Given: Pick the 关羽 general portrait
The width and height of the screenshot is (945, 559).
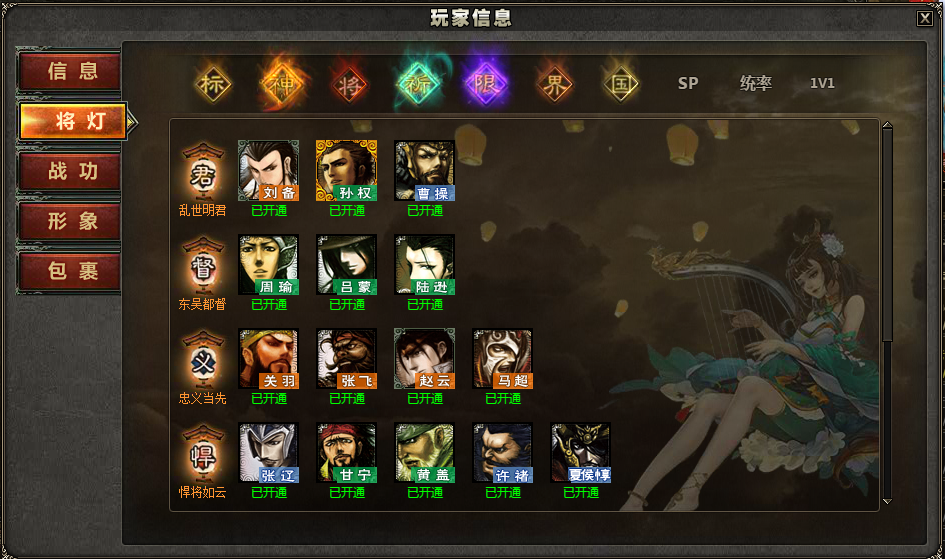Looking at the screenshot, I should [x=268, y=359].
